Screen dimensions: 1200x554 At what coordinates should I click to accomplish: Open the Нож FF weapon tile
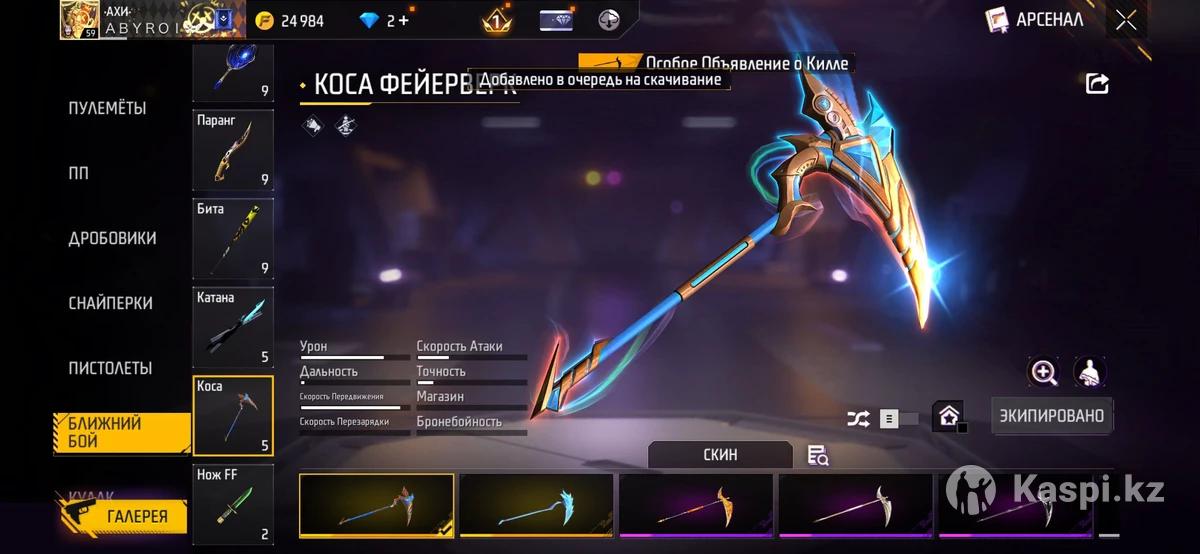point(233,505)
